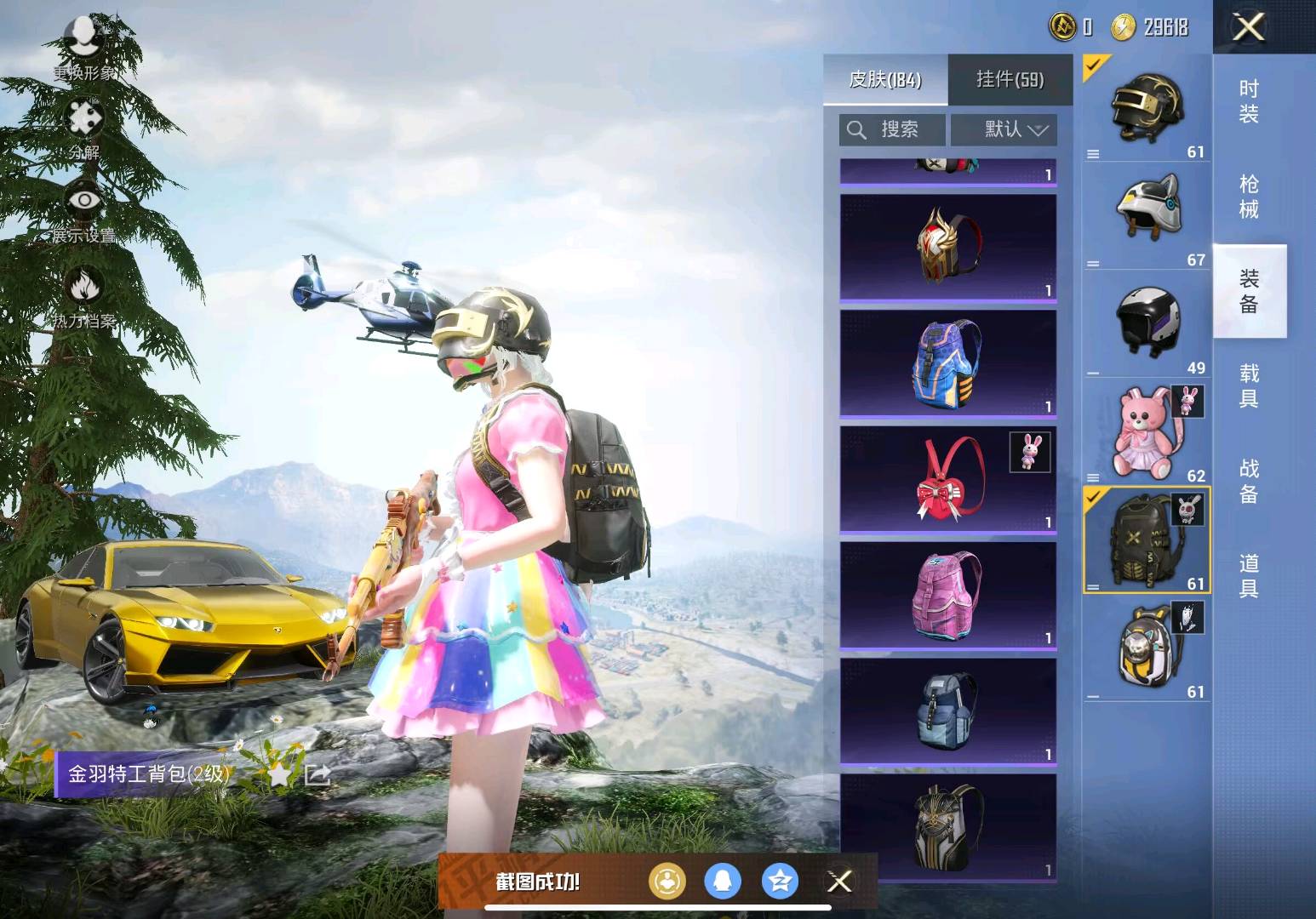The height and width of the screenshot is (919, 1316).
Task: Switch to the 皮肤 skins tab
Action: point(885,80)
